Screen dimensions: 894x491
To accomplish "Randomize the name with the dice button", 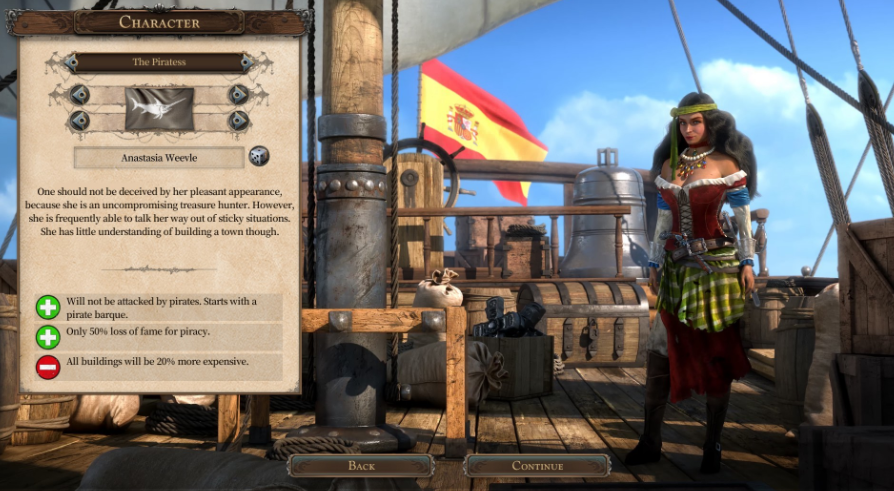I will 259,156.
